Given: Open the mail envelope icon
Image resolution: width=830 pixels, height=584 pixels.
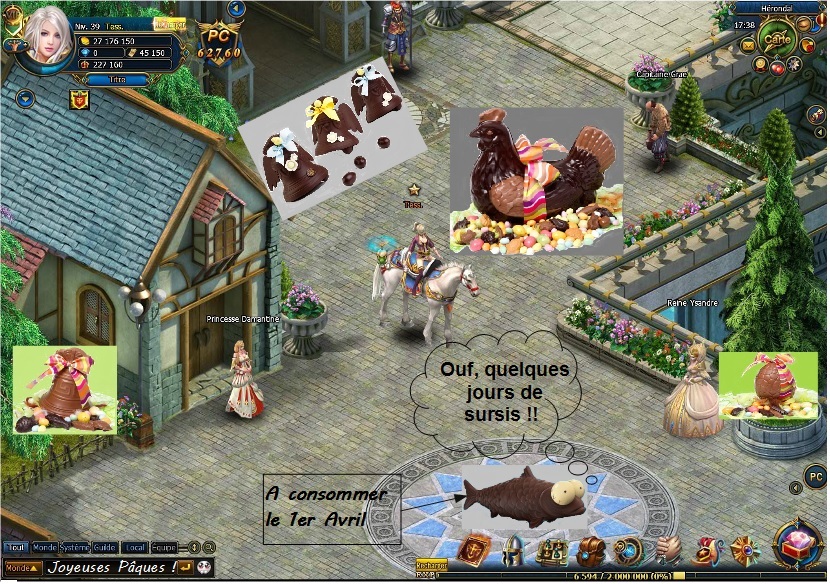Looking at the screenshot, I should [746, 46].
